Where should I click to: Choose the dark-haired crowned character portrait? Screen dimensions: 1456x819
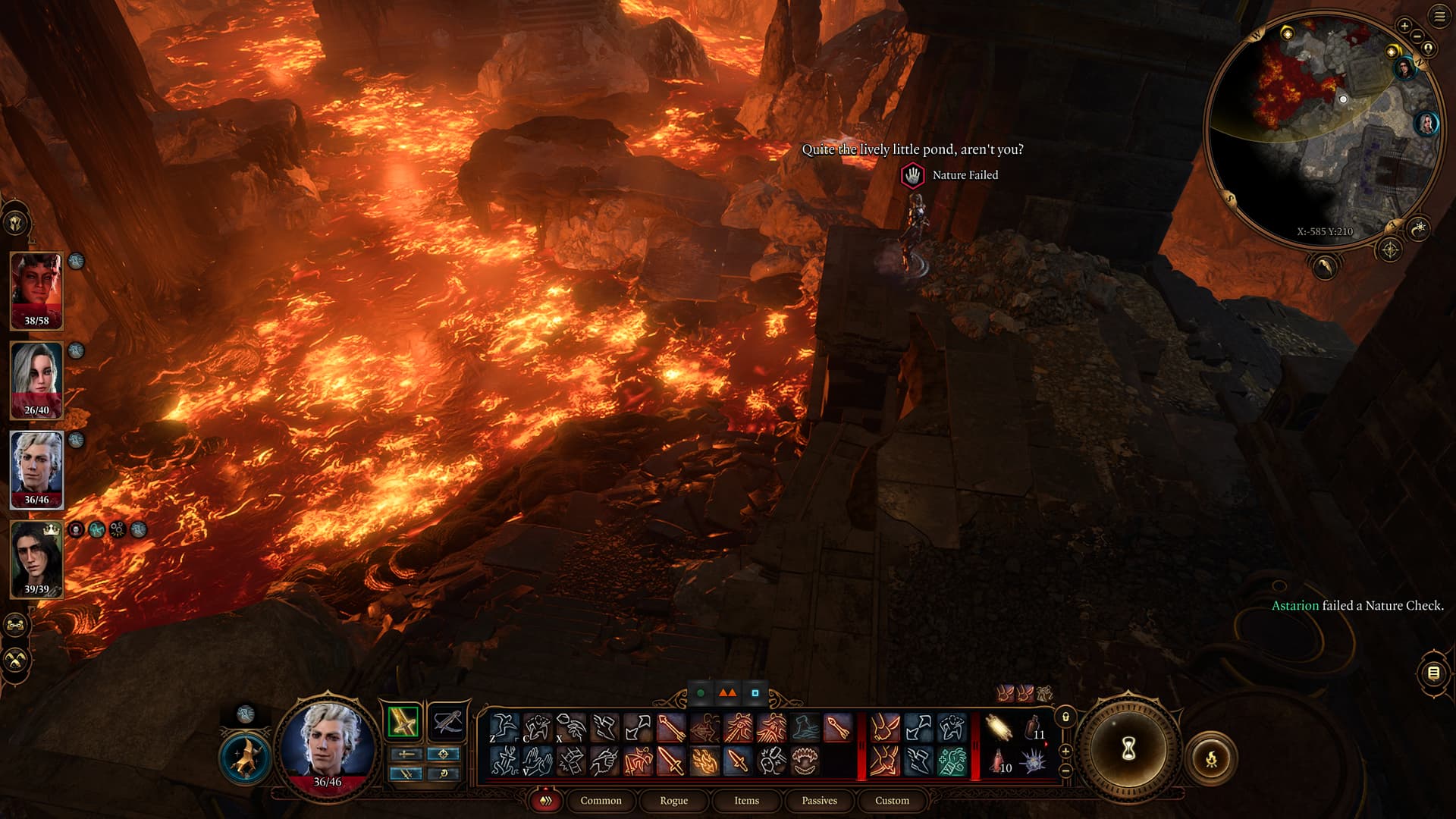point(36,559)
